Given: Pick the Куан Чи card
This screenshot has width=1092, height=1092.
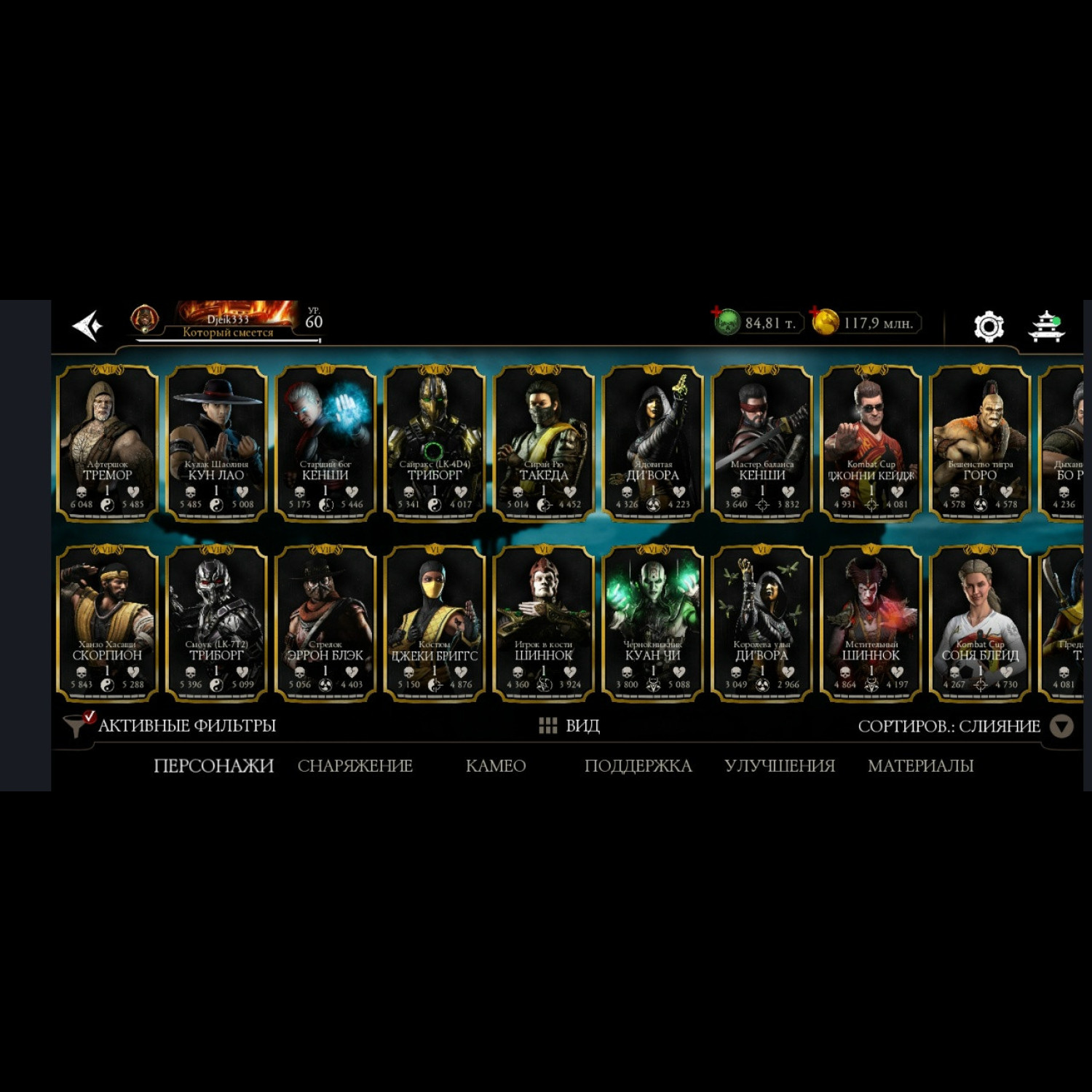Looking at the screenshot, I should coord(653,623).
